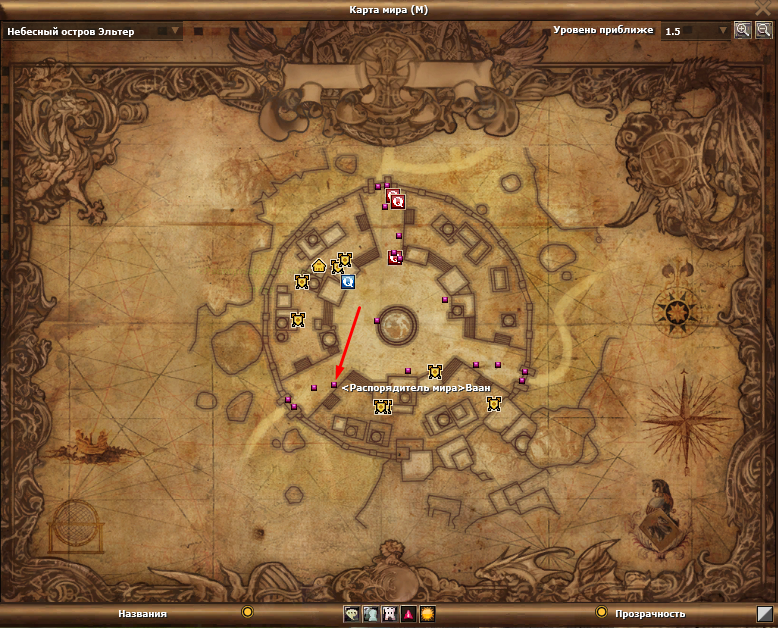Zoom out with the minus magnifier button
The height and width of the screenshot is (628, 778).
(x=762, y=30)
